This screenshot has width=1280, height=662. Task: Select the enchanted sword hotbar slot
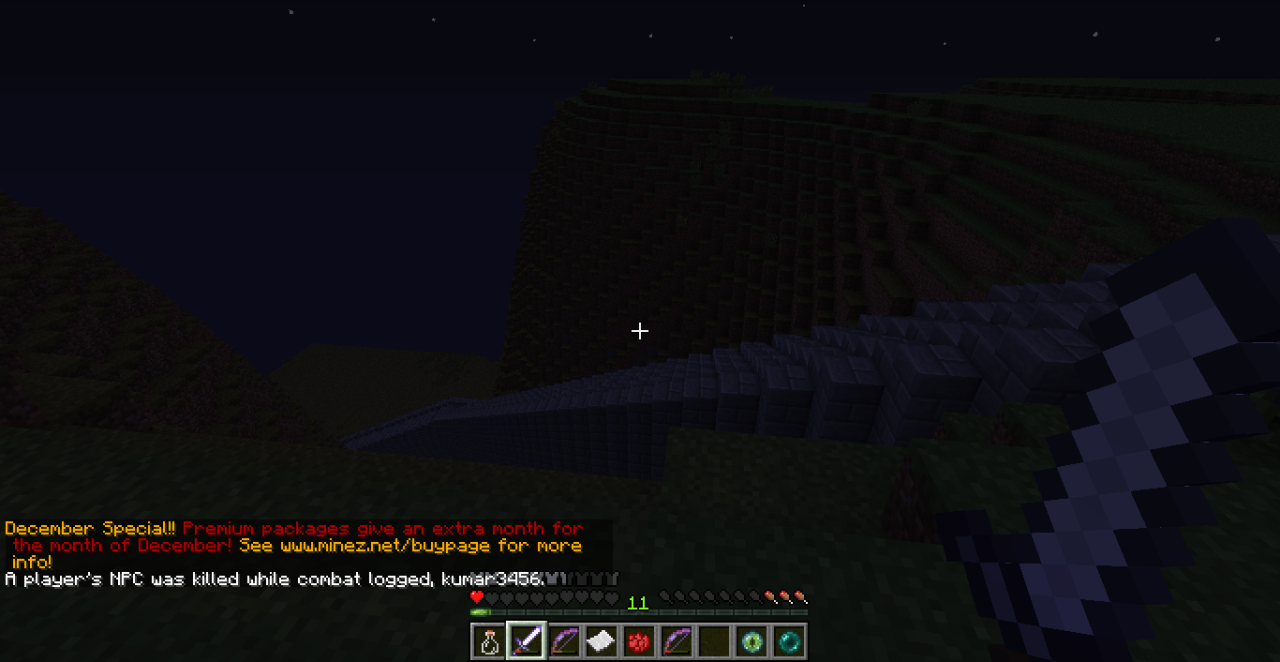526,641
